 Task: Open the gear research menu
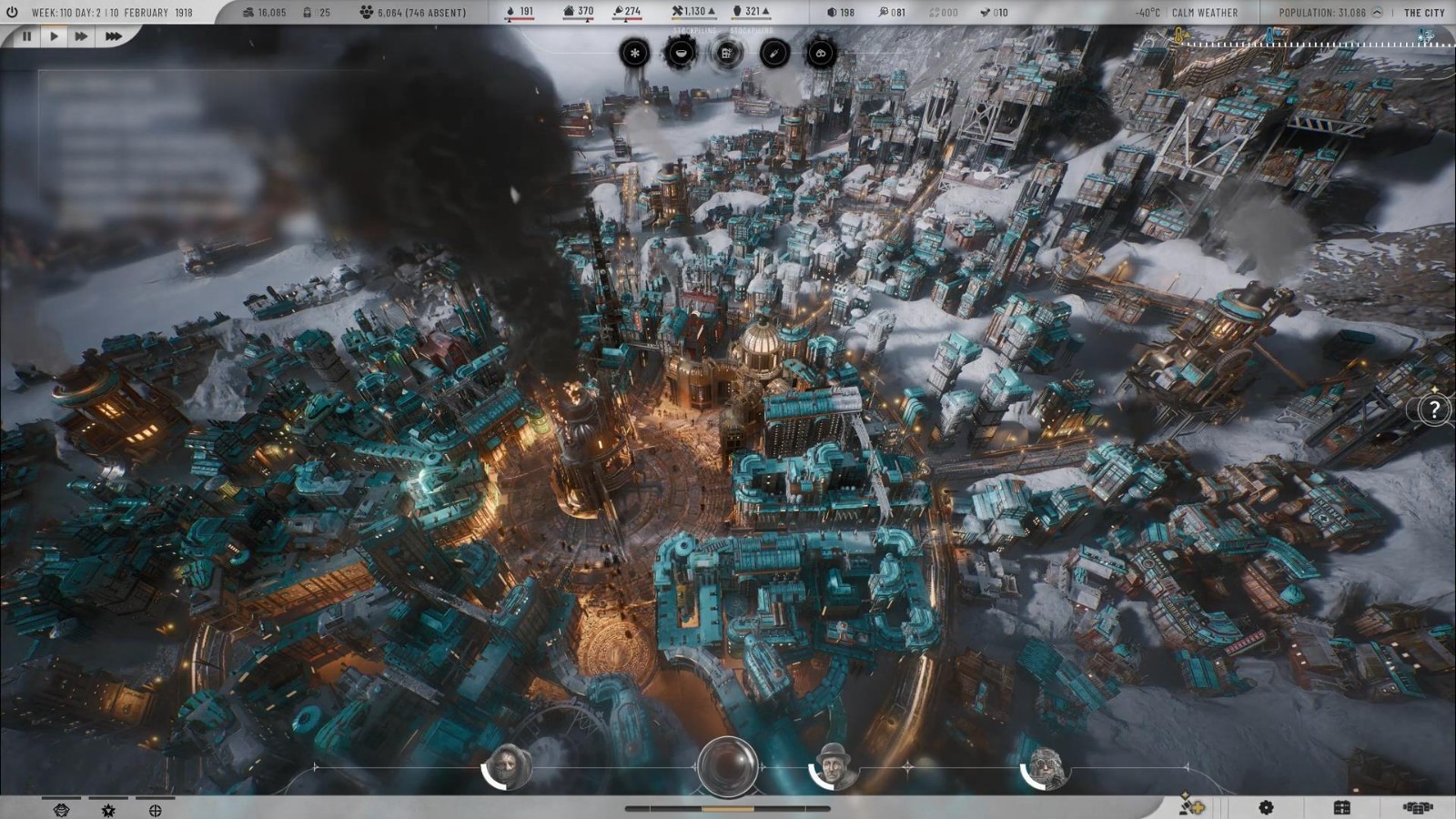point(1266,807)
